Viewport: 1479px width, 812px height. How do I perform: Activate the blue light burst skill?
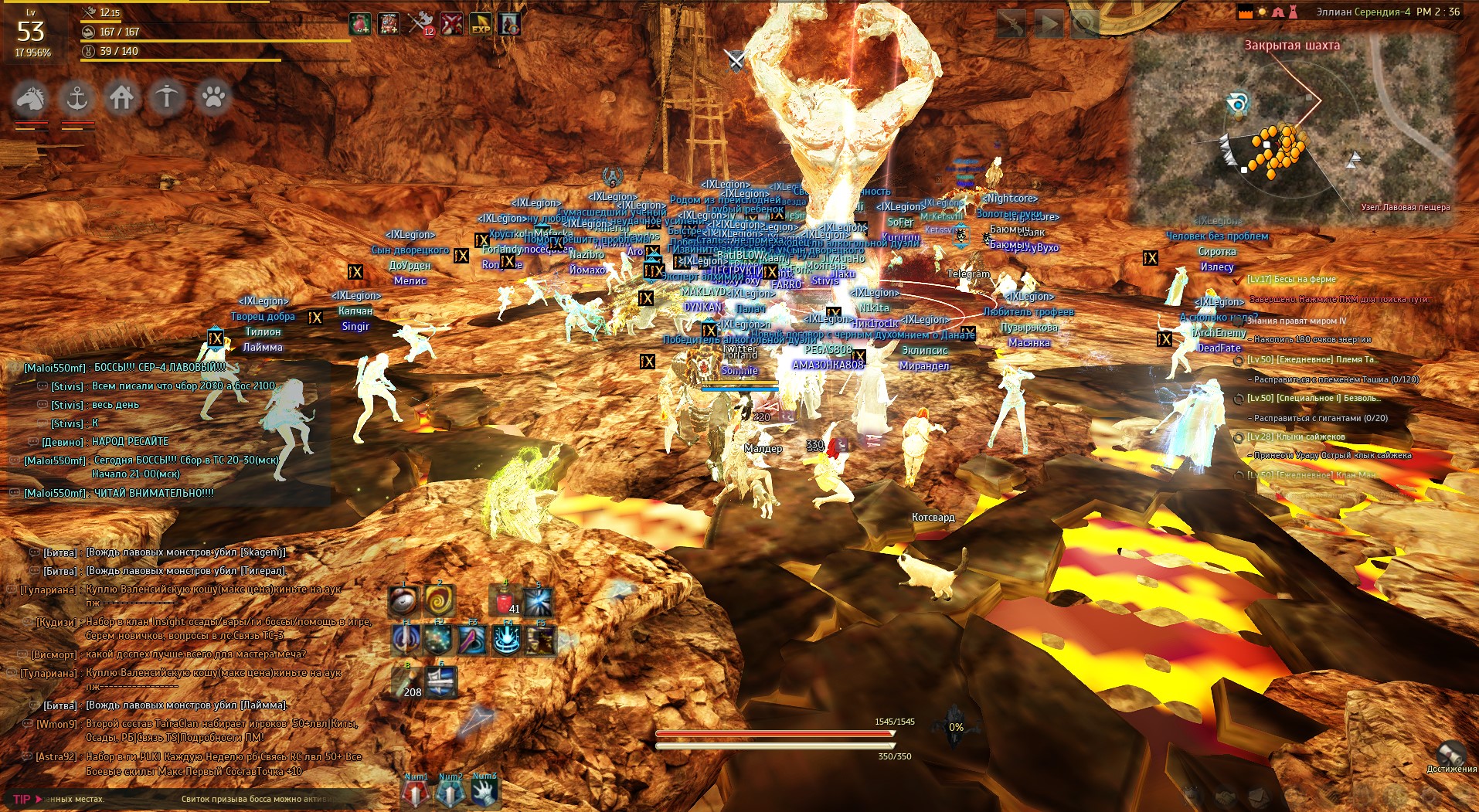(x=537, y=600)
